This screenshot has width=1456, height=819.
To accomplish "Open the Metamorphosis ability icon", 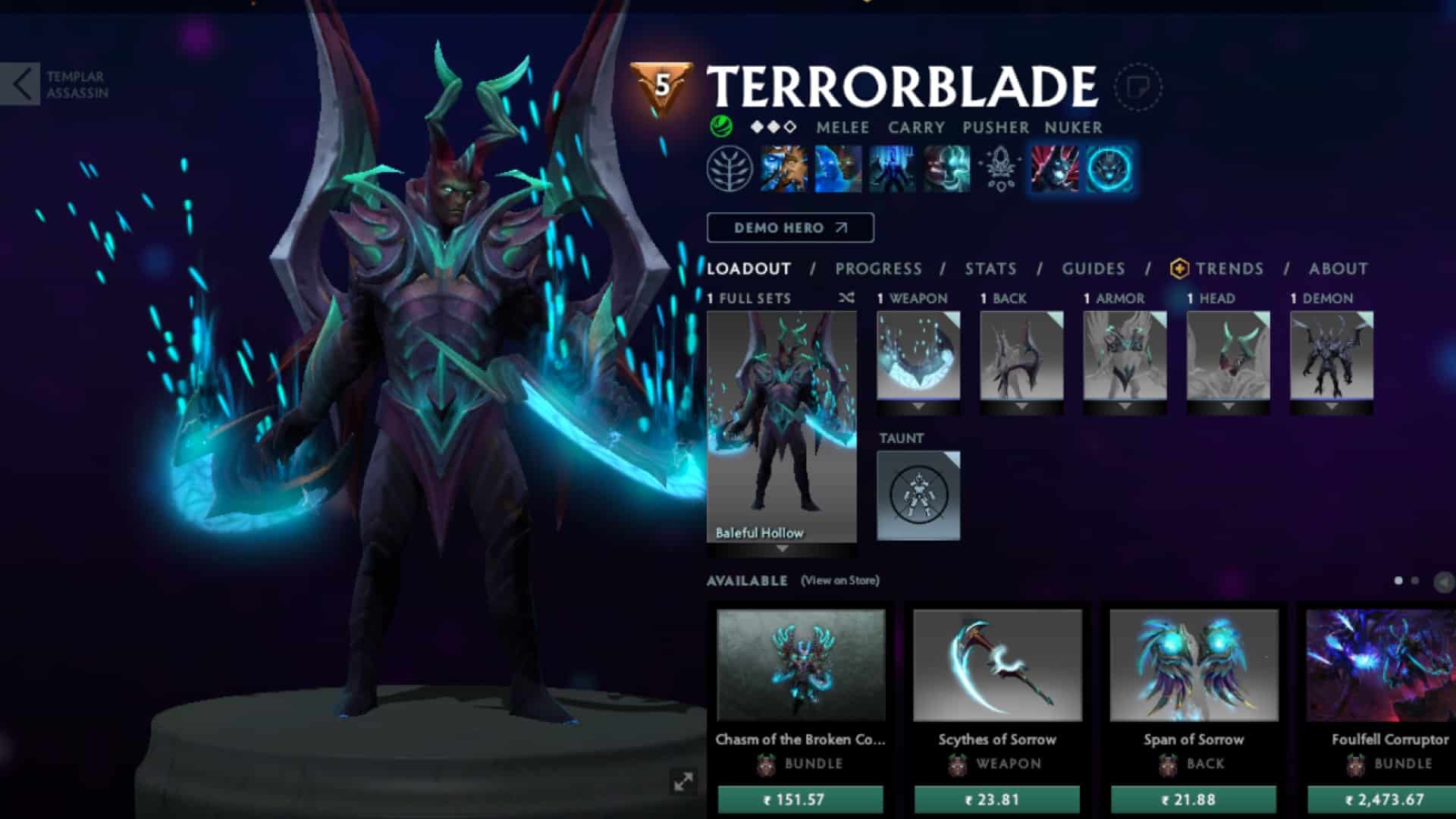I will pos(890,168).
